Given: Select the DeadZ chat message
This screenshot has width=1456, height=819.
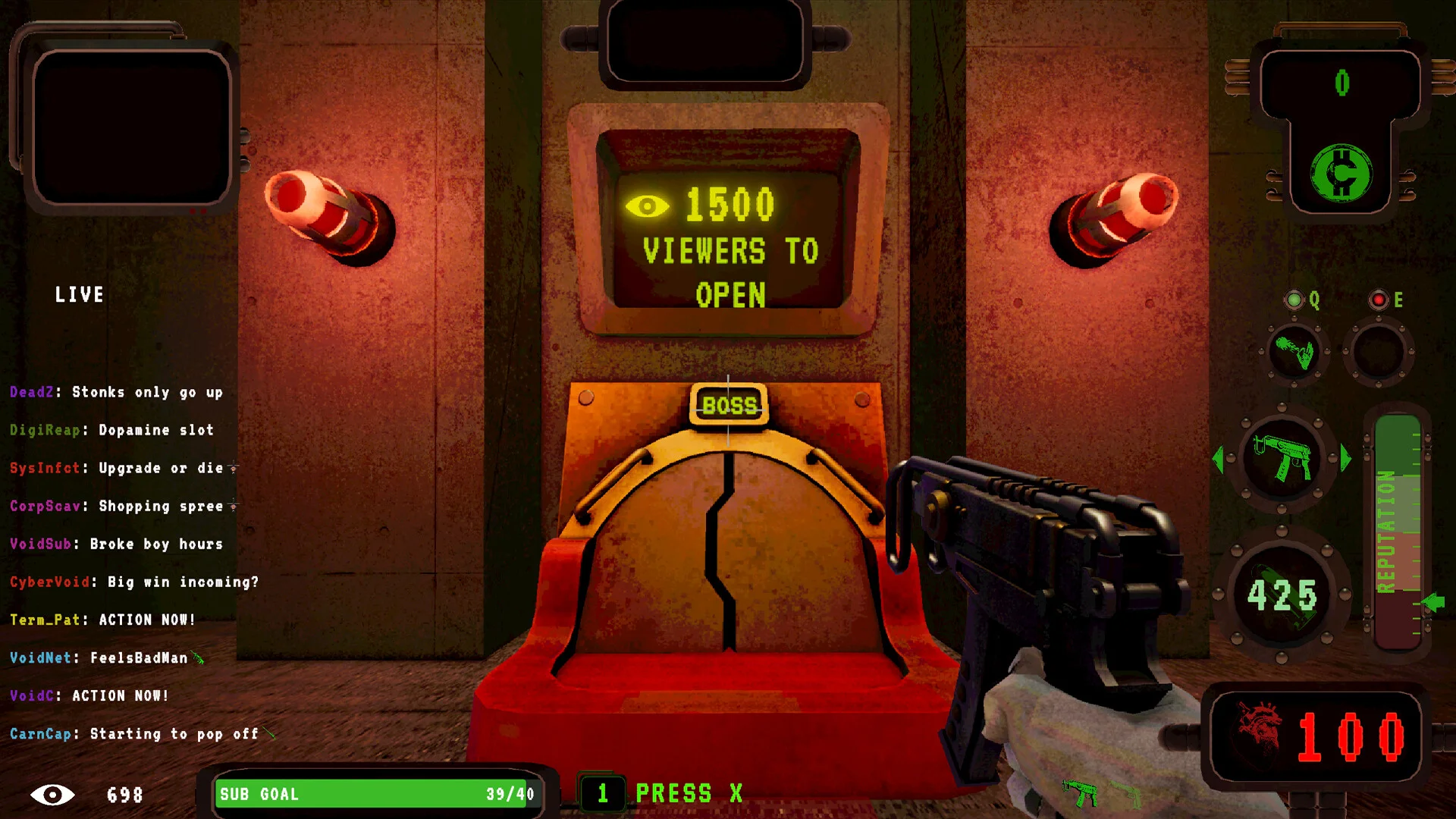Looking at the screenshot, I should 116,392.
